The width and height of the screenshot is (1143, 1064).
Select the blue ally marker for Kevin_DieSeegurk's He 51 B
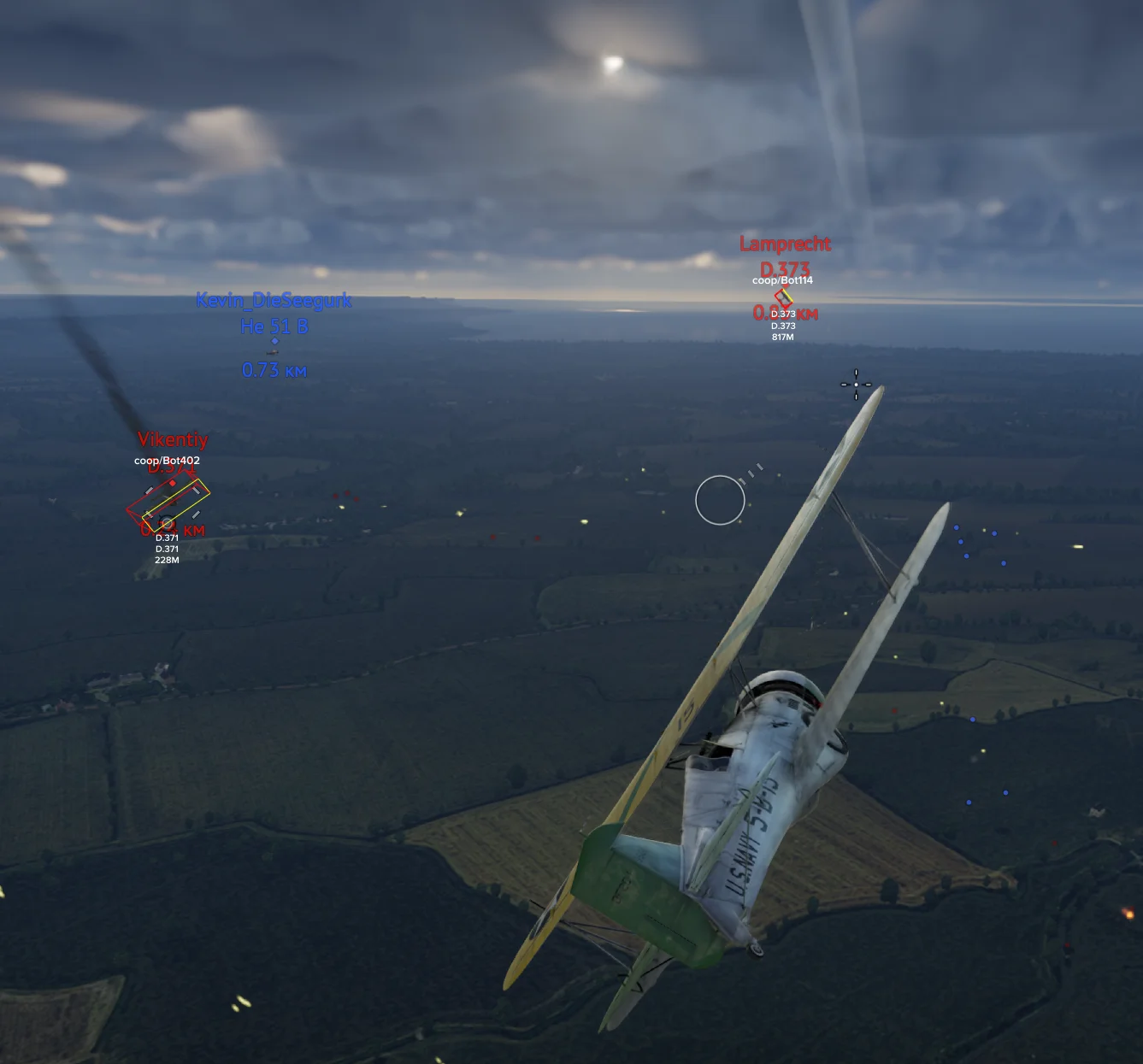click(274, 342)
